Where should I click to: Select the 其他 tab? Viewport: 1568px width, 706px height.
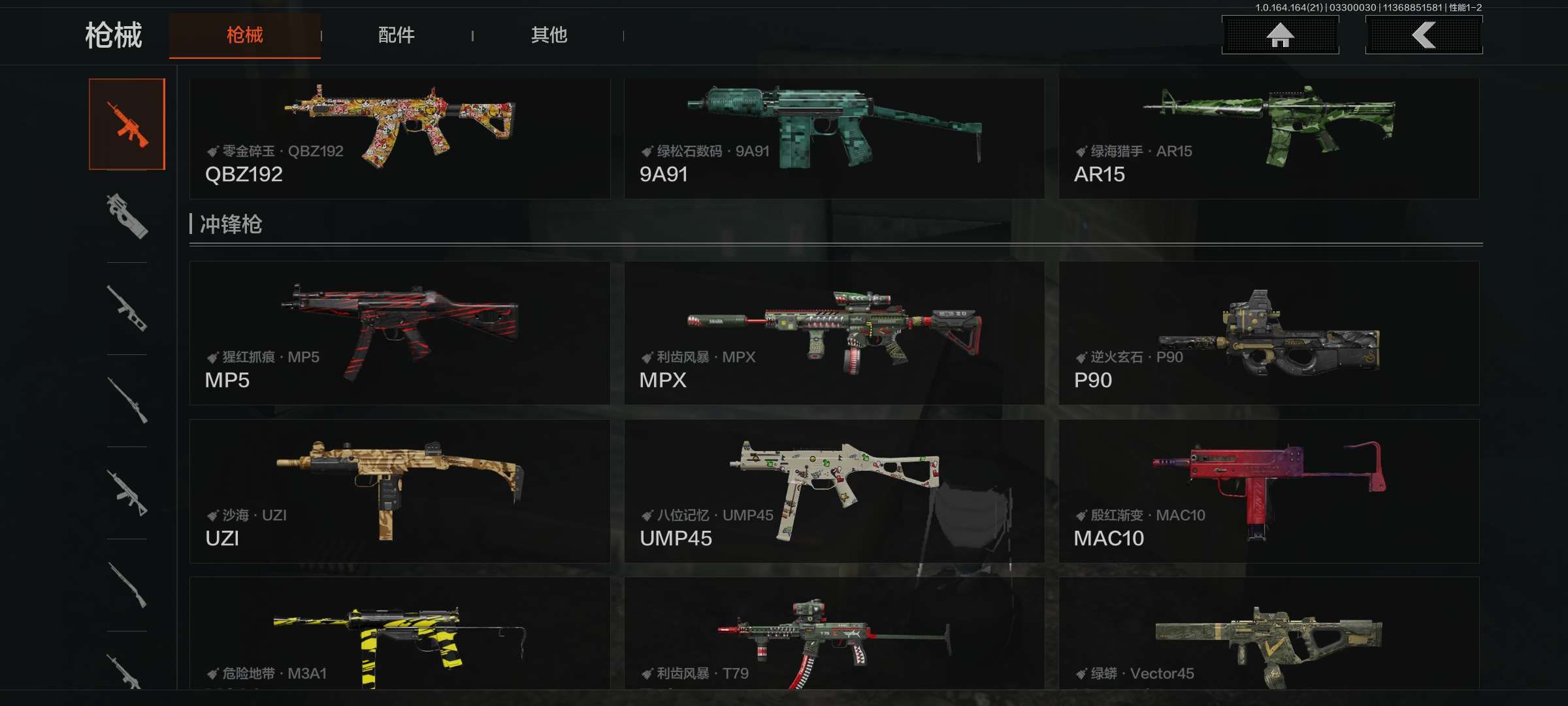(549, 35)
